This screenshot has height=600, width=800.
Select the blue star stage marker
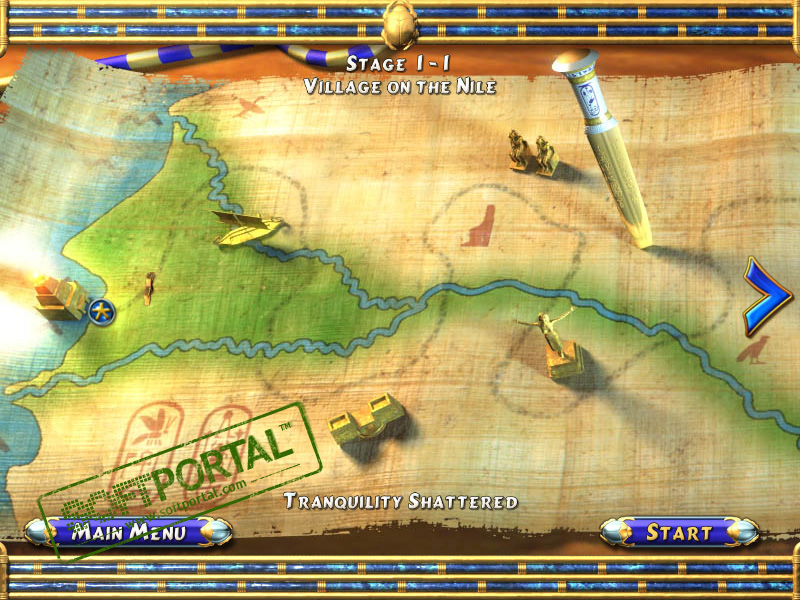(x=100, y=312)
